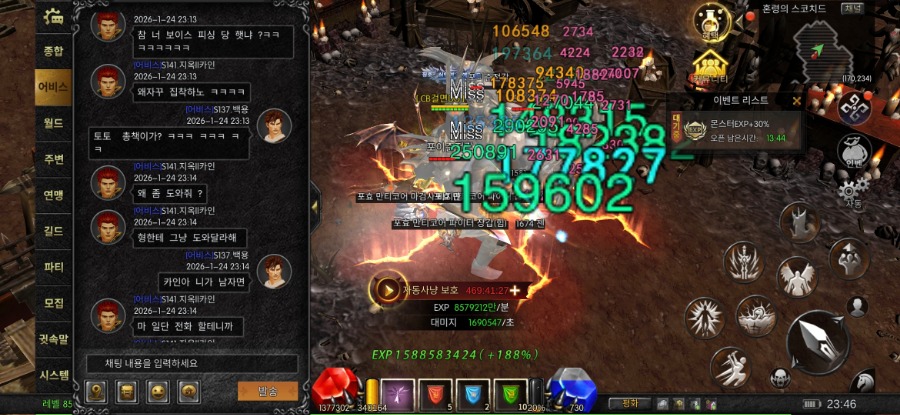Image resolution: width=900 pixels, height=415 pixels.
Task: Choose the 파티 chat tab
Action: [x=53, y=267]
